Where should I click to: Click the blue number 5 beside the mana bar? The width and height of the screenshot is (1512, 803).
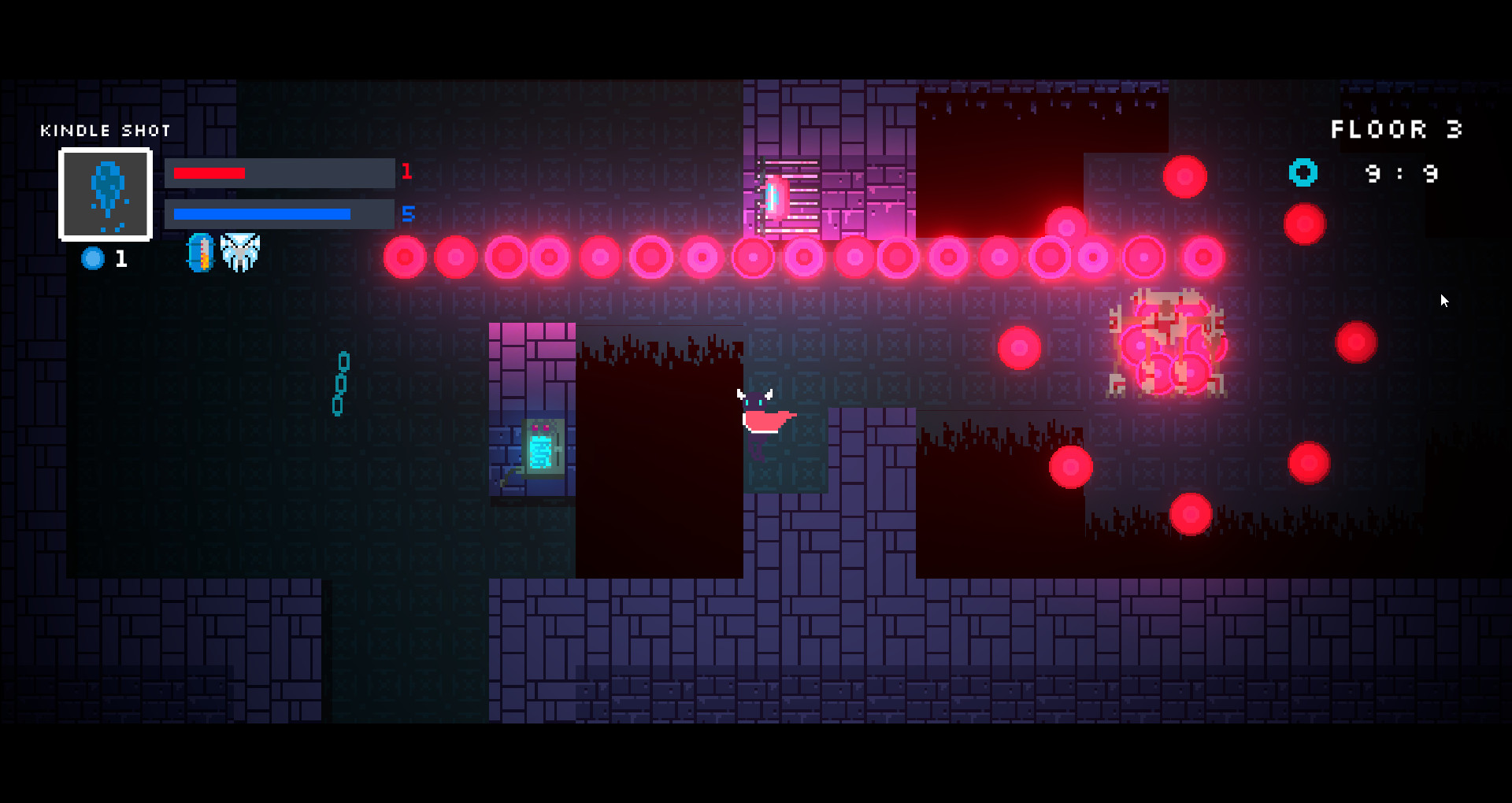408,213
